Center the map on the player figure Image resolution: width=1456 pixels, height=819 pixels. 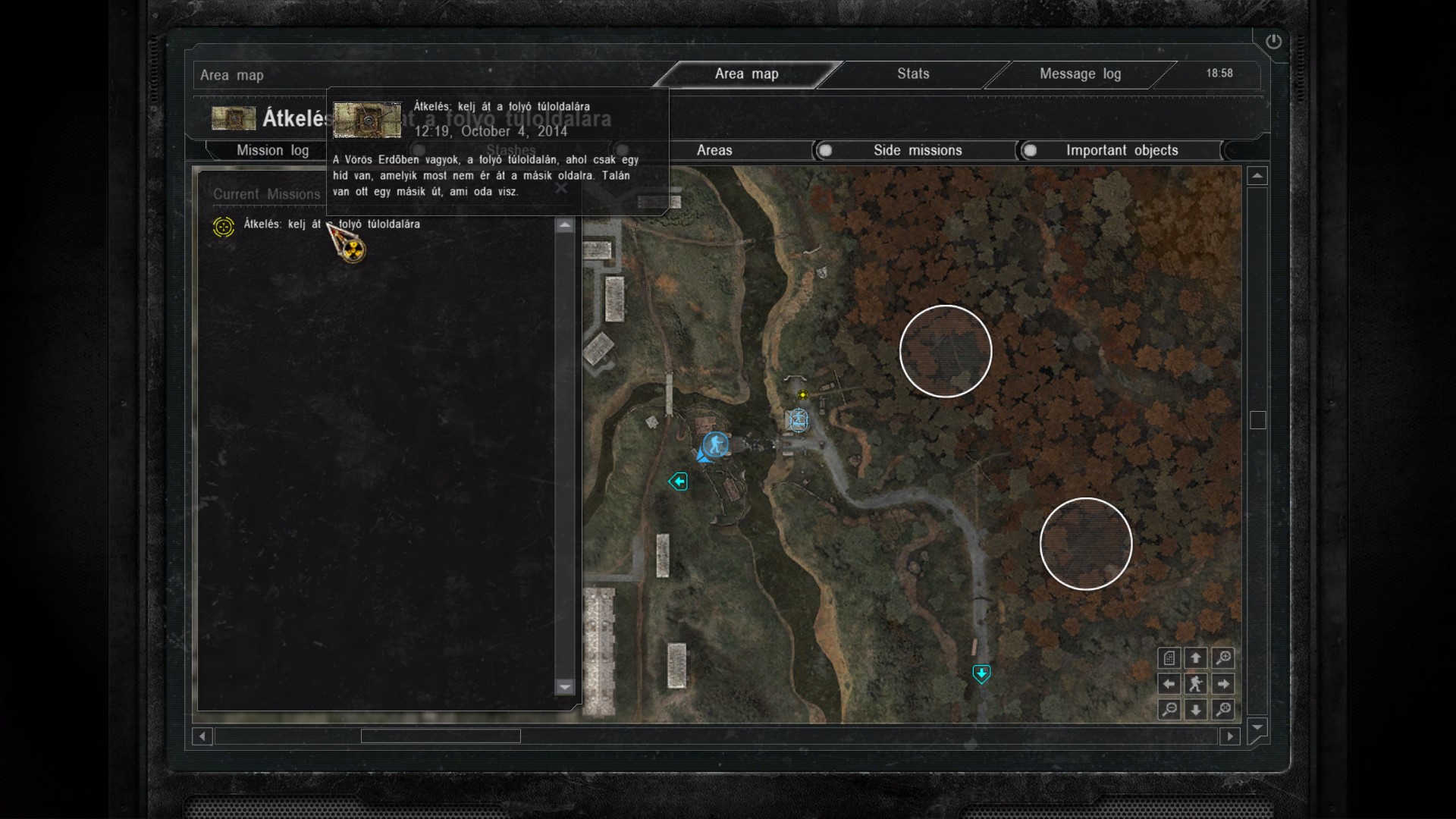(x=1196, y=684)
